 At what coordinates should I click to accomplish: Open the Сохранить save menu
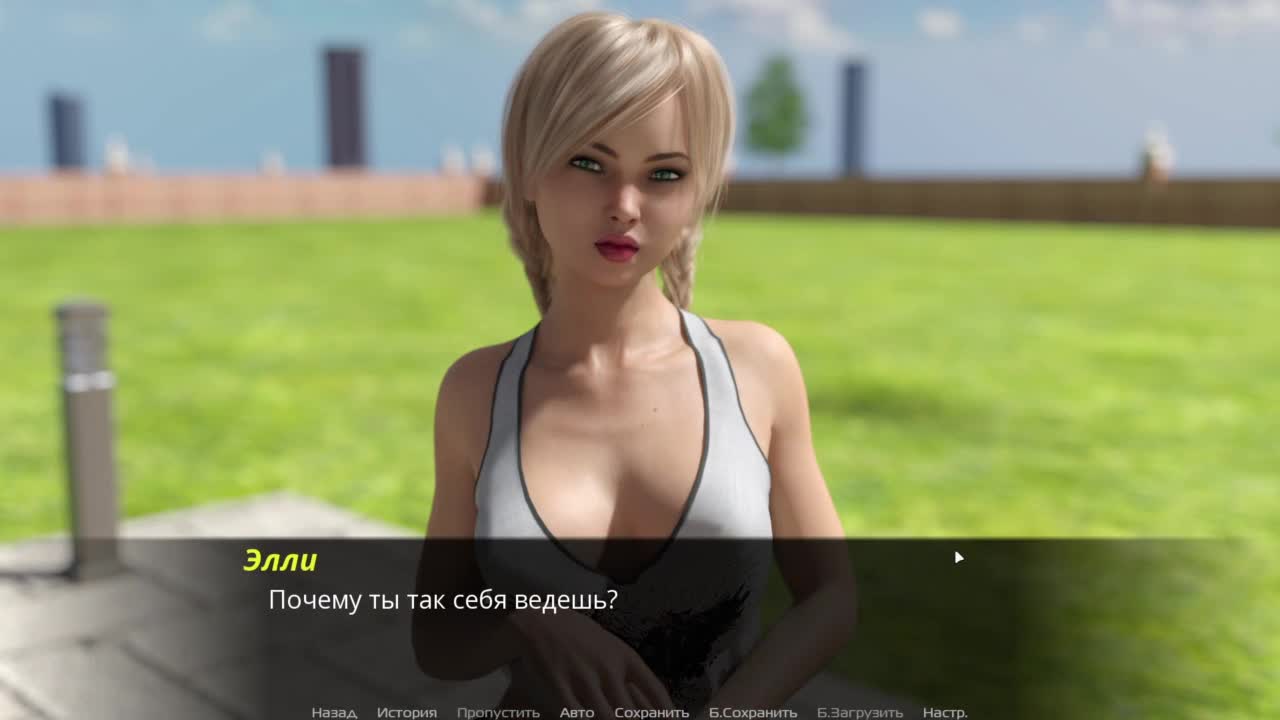click(x=651, y=712)
